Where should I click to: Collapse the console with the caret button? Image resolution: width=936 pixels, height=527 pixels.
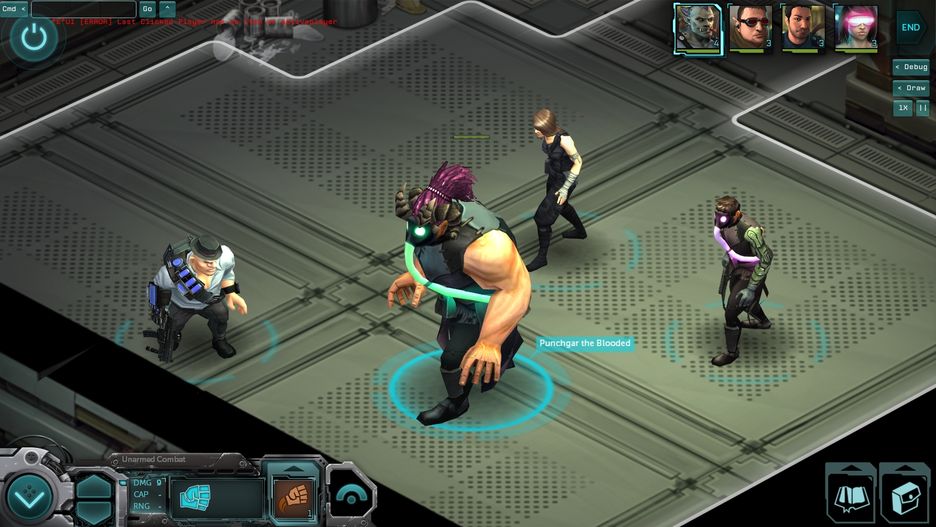tap(167, 9)
